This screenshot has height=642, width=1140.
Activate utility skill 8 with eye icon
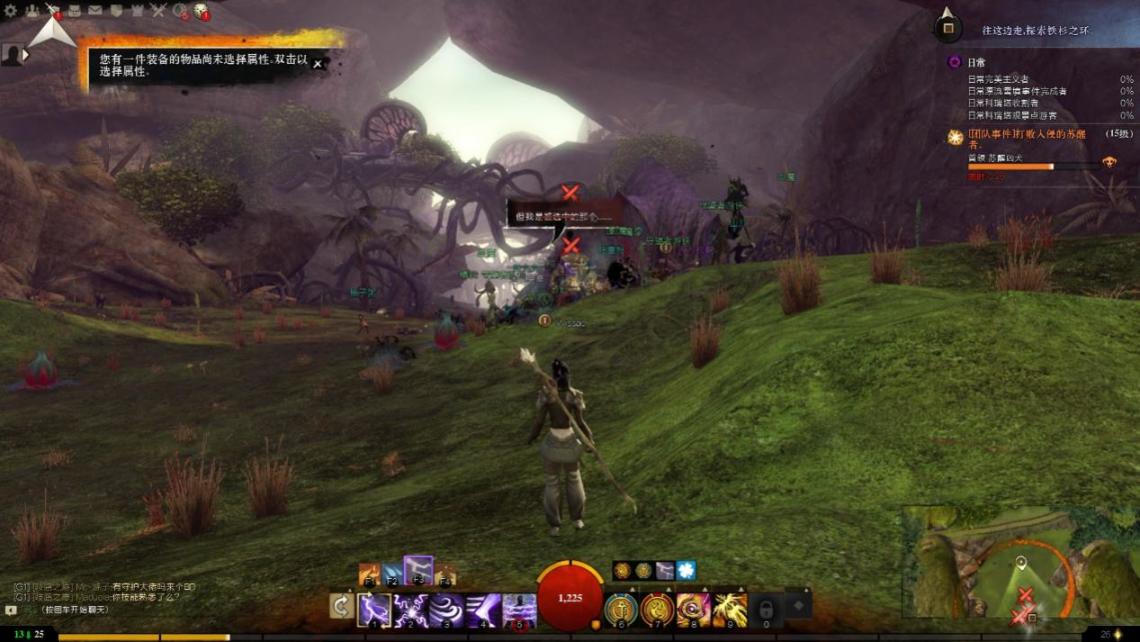[693, 609]
